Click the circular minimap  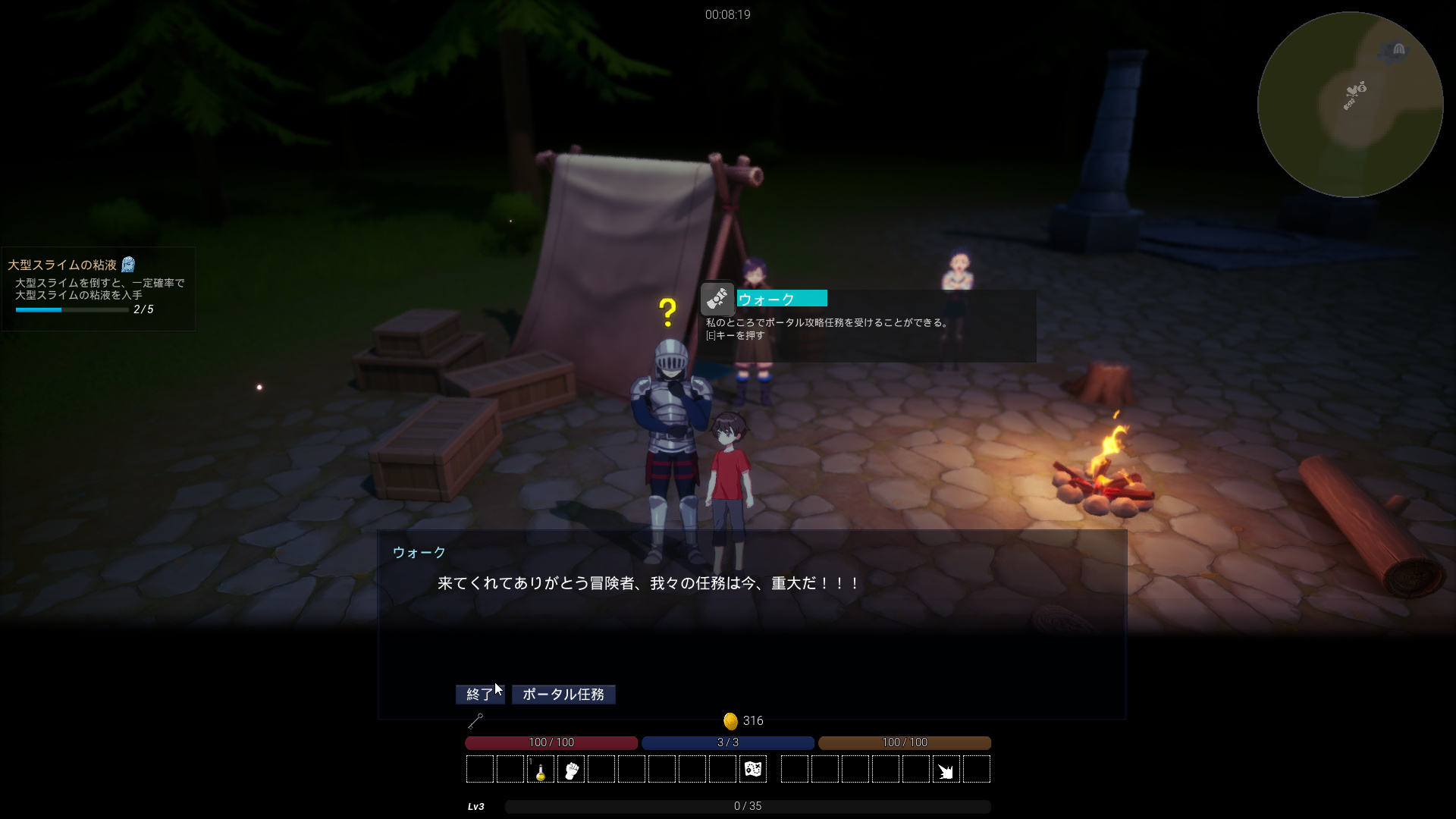(x=1350, y=105)
